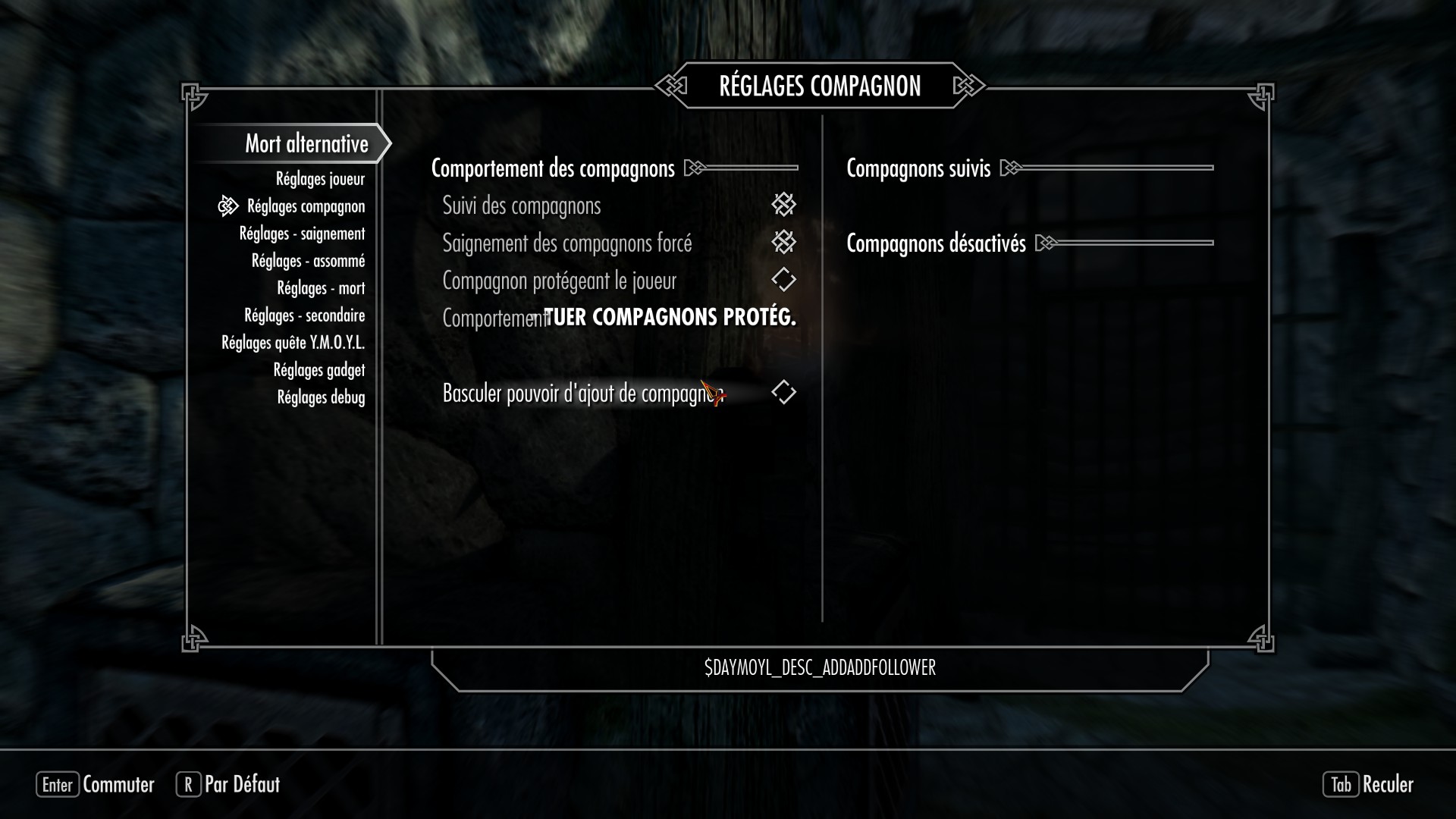The height and width of the screenshot is (819, 1456).
Task: Open the Réglages - mort page
Action: coord(321,288)
